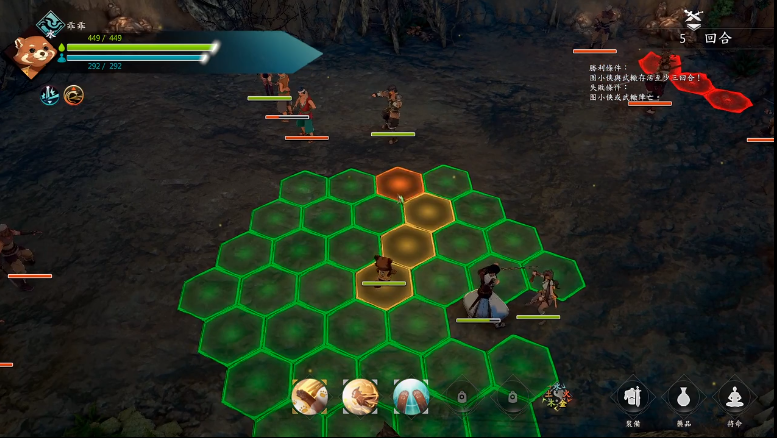Use the blue palm skill icon
777x438 pixels.
pos(410,397)
